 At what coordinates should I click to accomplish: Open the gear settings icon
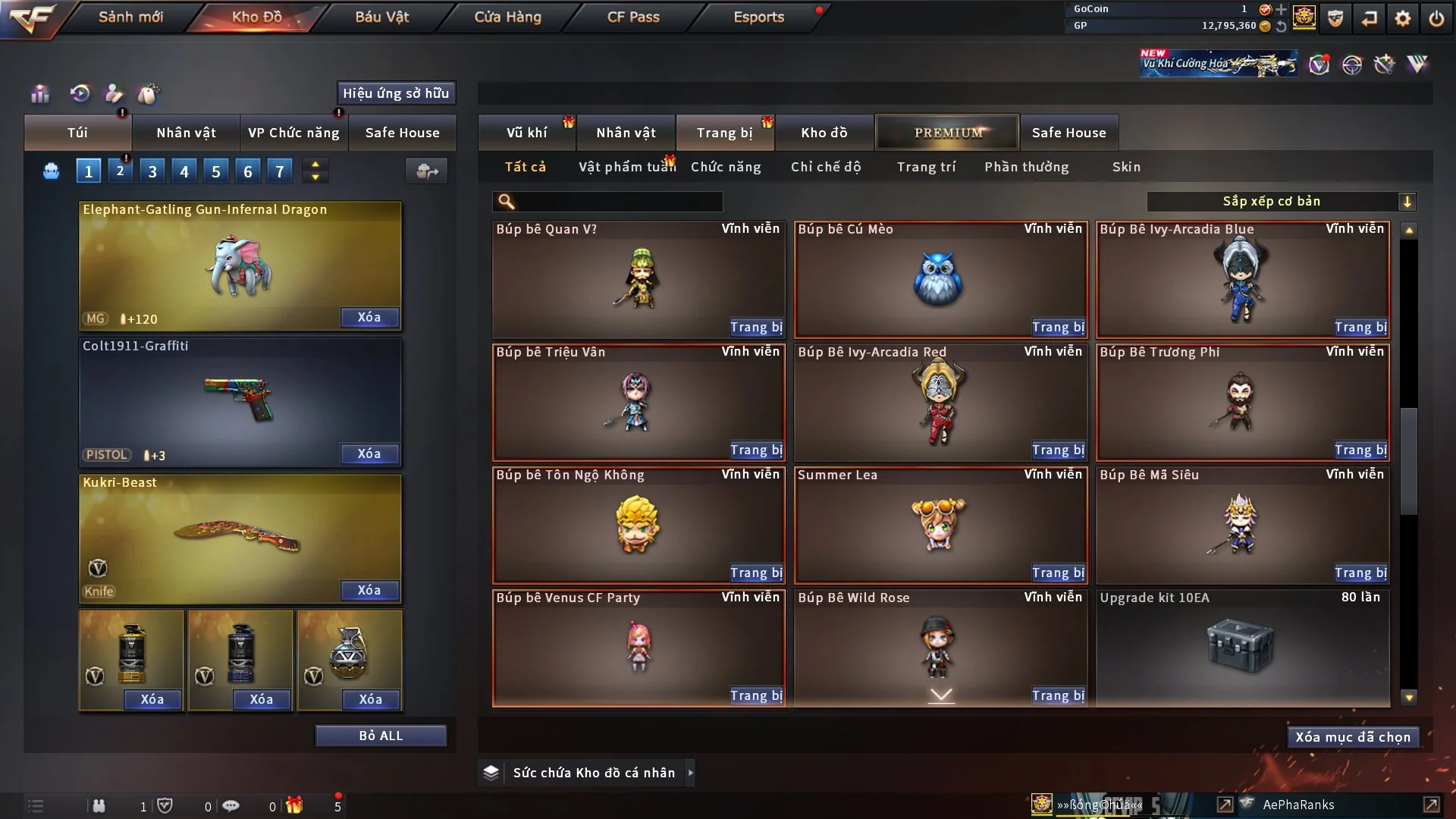pyautogui.click(x=1403, y=18)
